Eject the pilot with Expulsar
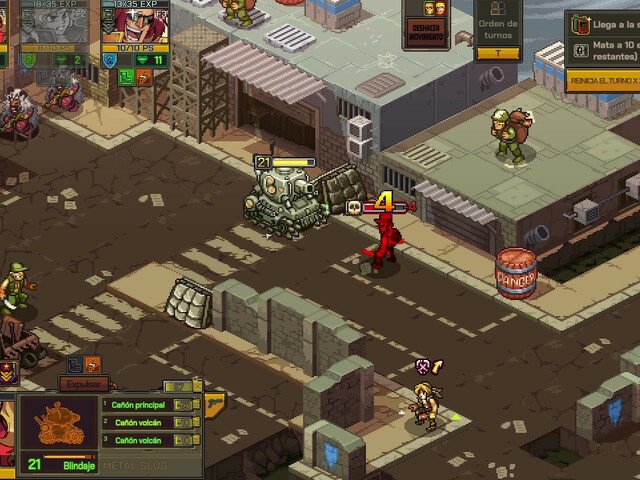 point(83,383)
